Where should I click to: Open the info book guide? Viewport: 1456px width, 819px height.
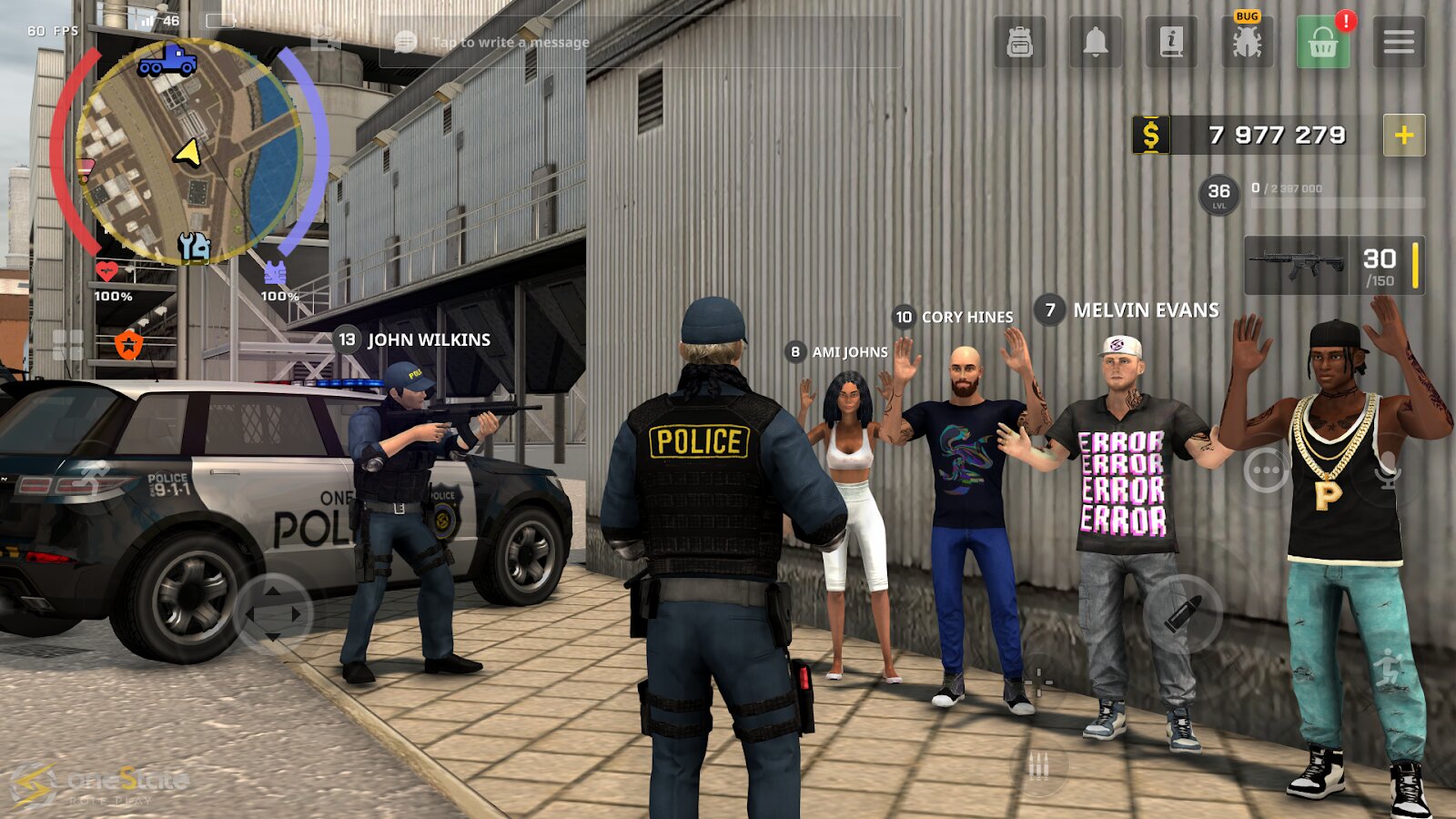(x=1171, y=42)
